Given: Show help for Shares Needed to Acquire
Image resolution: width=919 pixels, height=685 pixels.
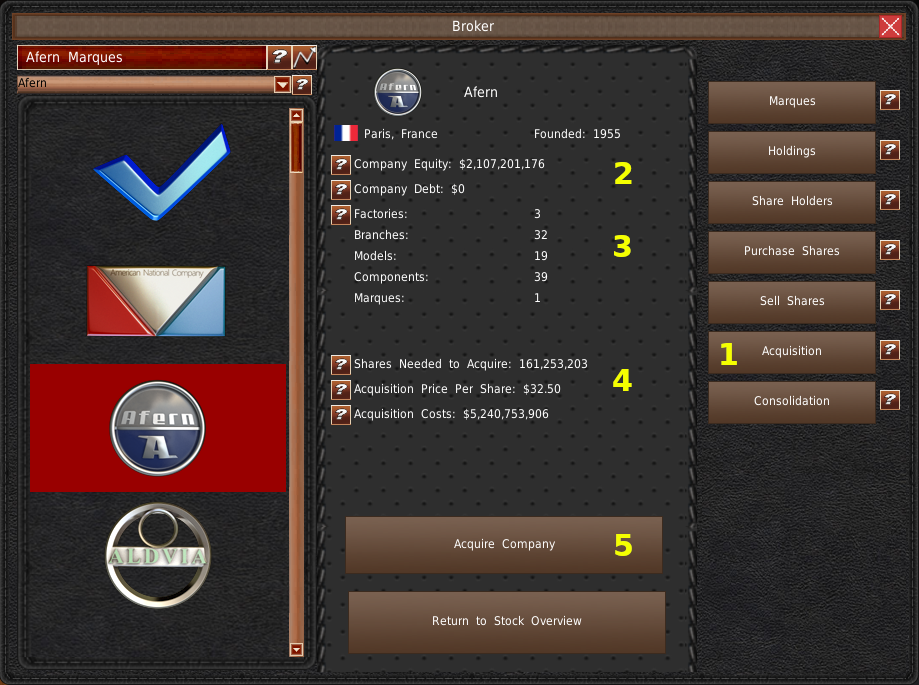Looking at the screenshot, I should pyautogui.click(x=341, y=364).
